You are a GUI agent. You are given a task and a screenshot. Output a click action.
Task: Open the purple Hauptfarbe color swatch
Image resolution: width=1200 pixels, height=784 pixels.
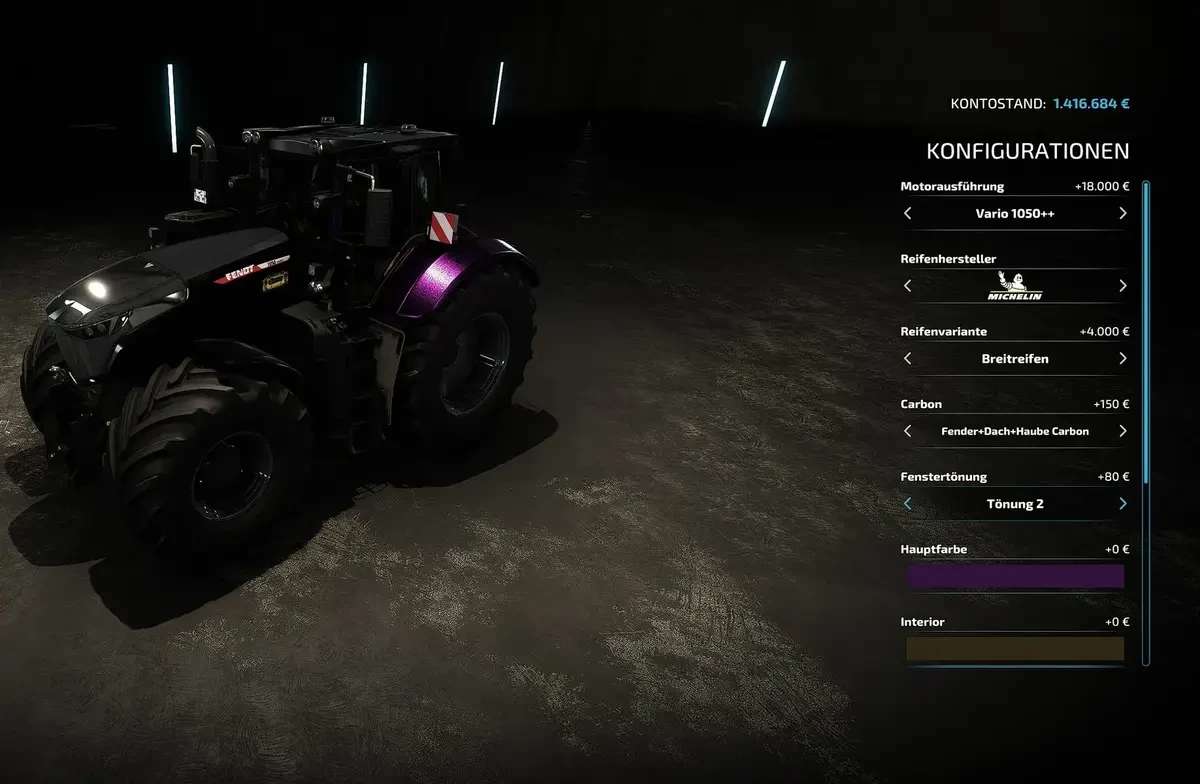pyautogui.click(x=1015, y=576)
